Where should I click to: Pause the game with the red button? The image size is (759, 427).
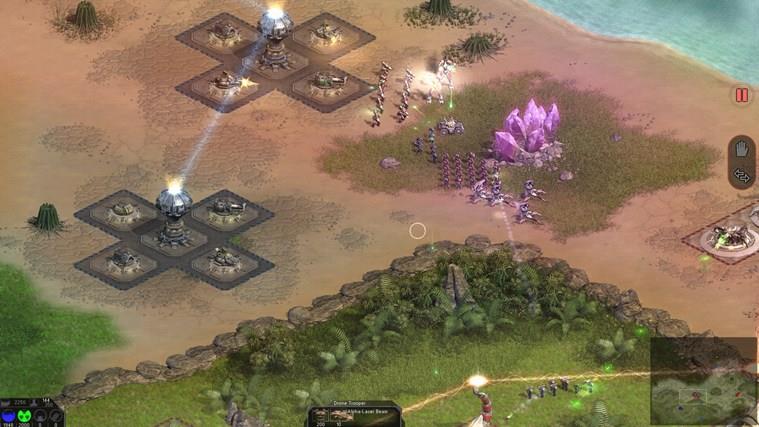click(x=741, y=96)
